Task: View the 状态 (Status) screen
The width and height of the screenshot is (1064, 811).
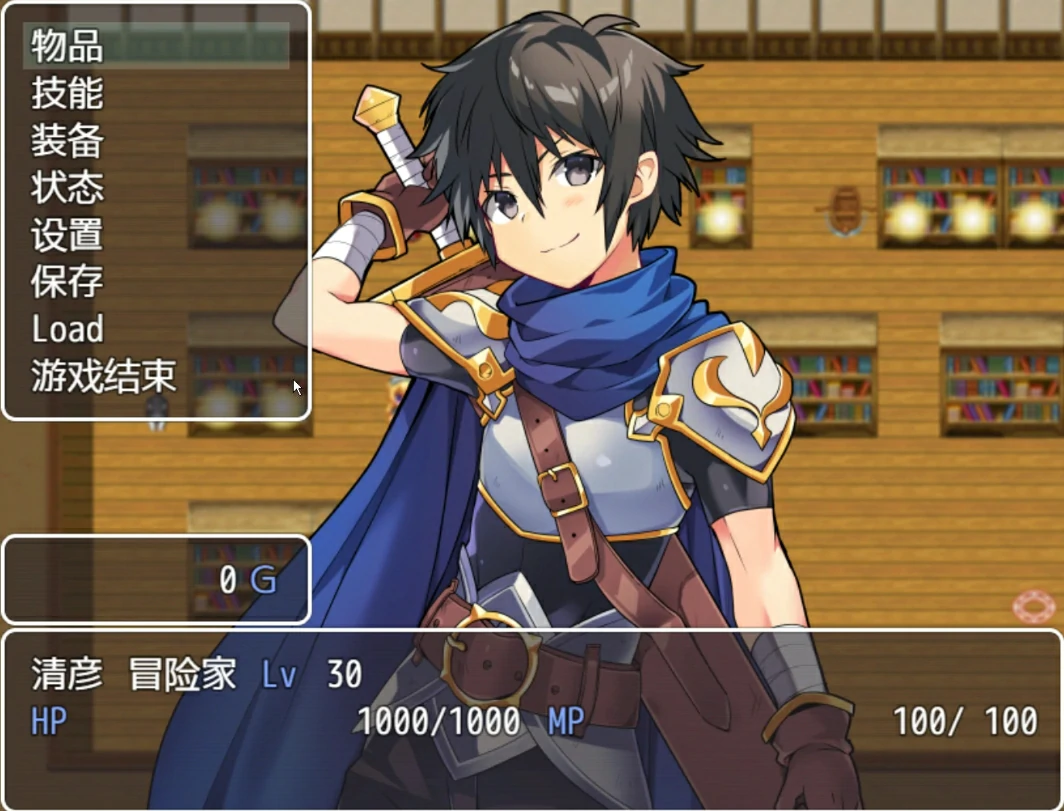Action: pos(67,187)
